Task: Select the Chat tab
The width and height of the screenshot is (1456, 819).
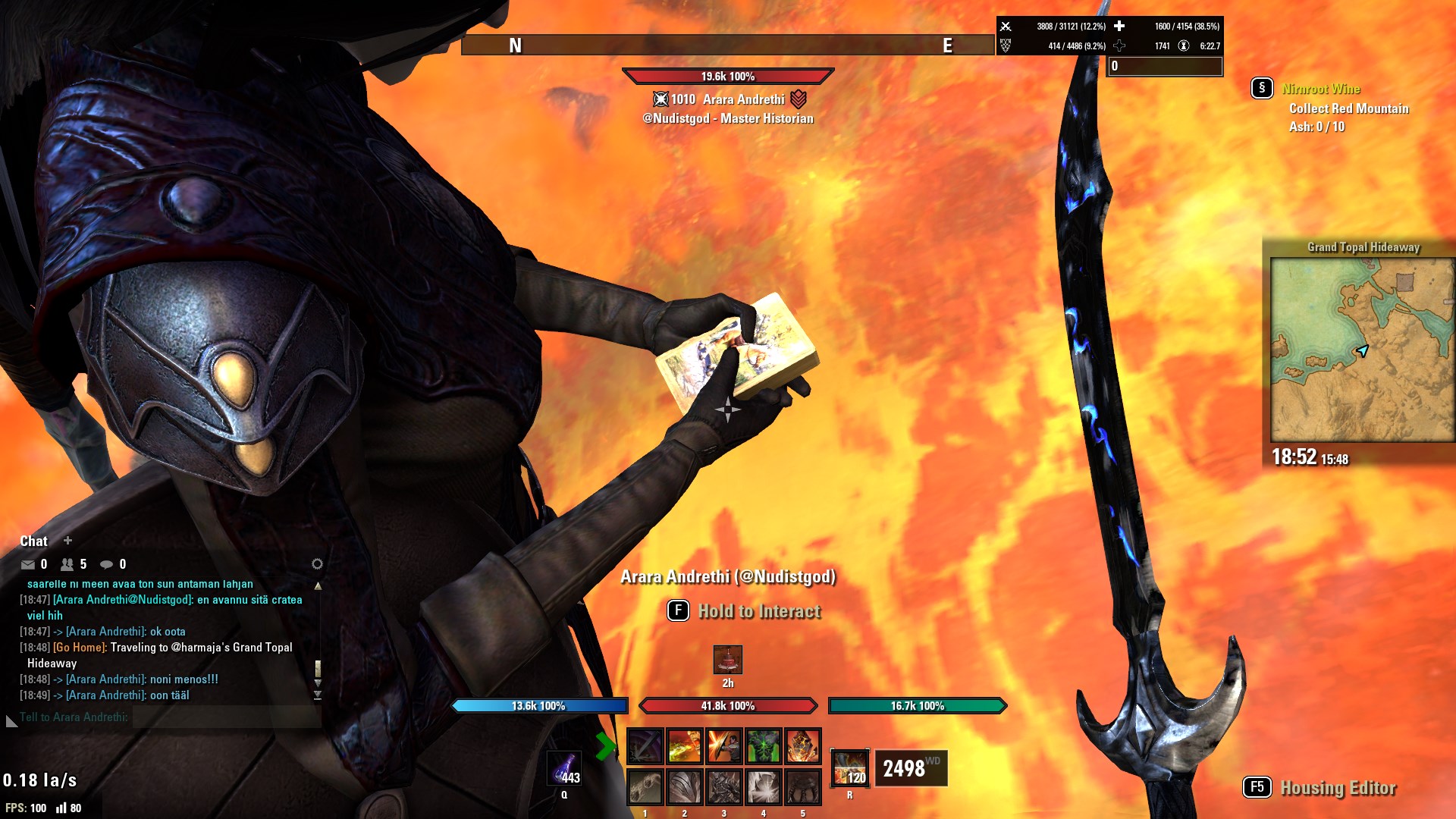Action: [x=33, y=541]
